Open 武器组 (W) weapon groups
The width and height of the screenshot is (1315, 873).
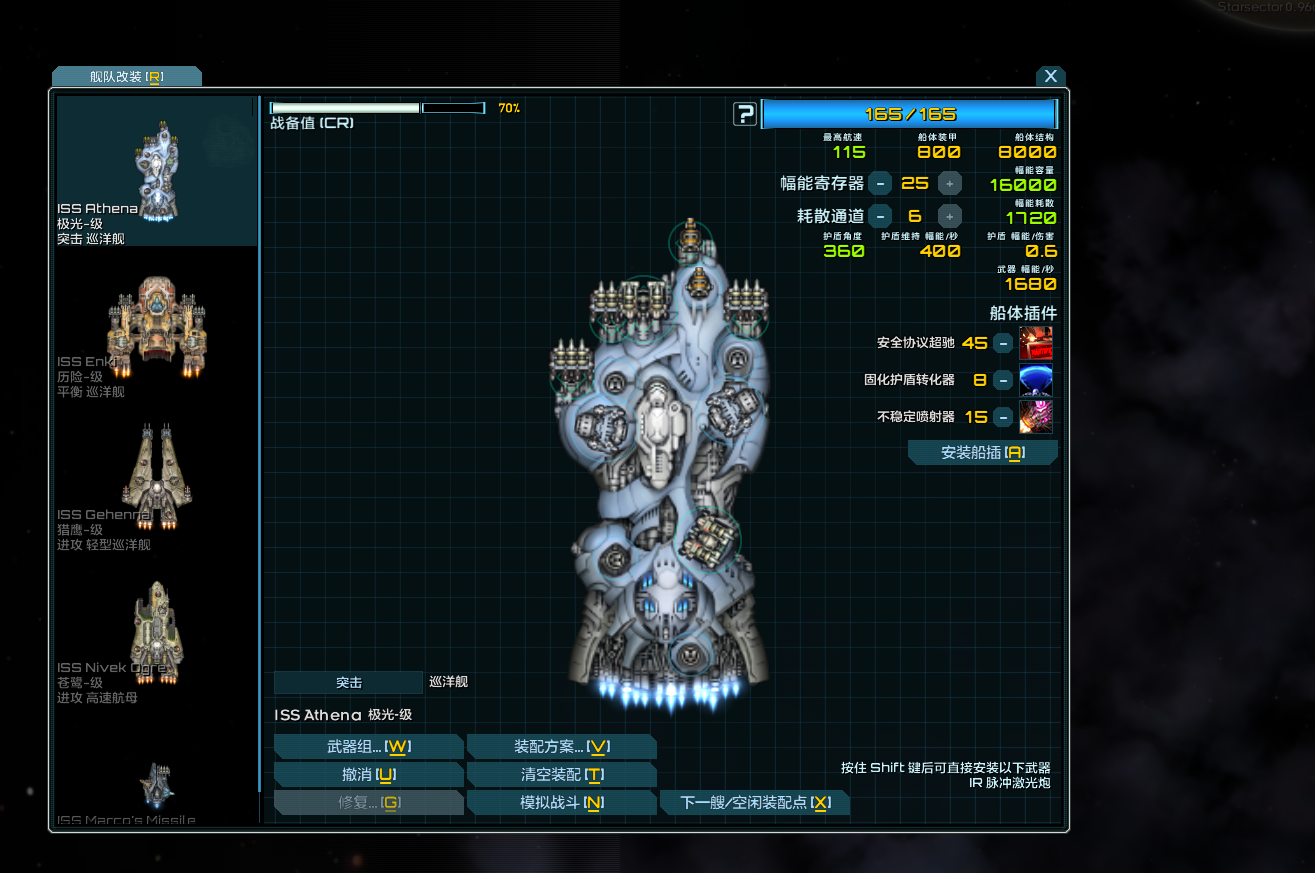[368, 746]
